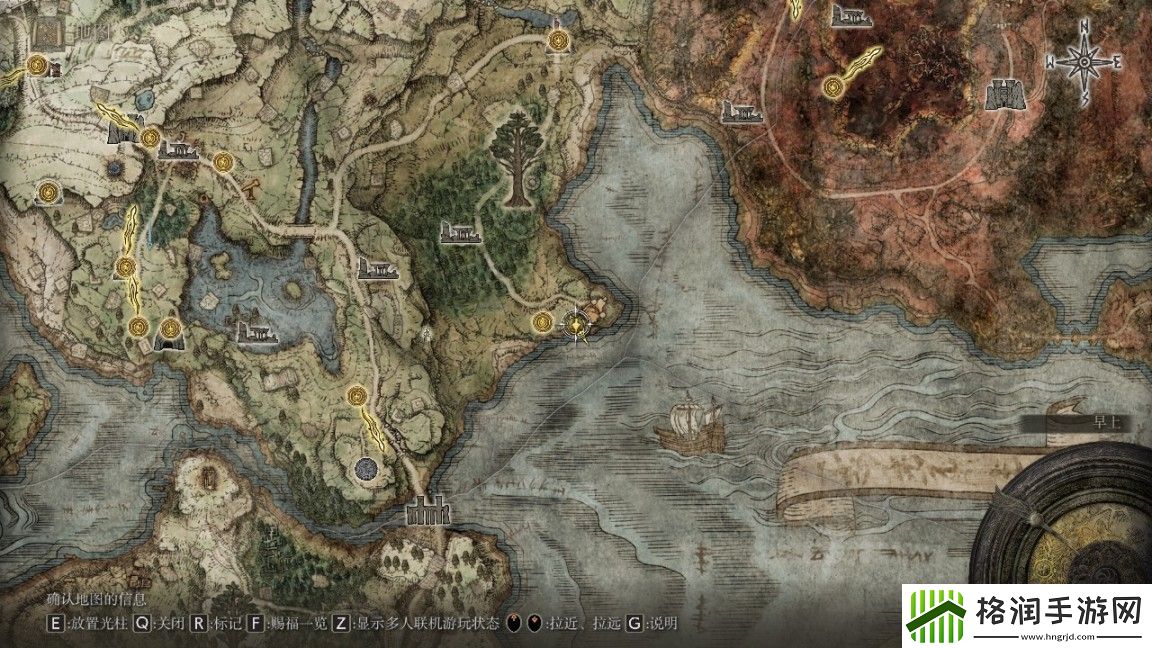Select the great tree map icon

(515, 160)
